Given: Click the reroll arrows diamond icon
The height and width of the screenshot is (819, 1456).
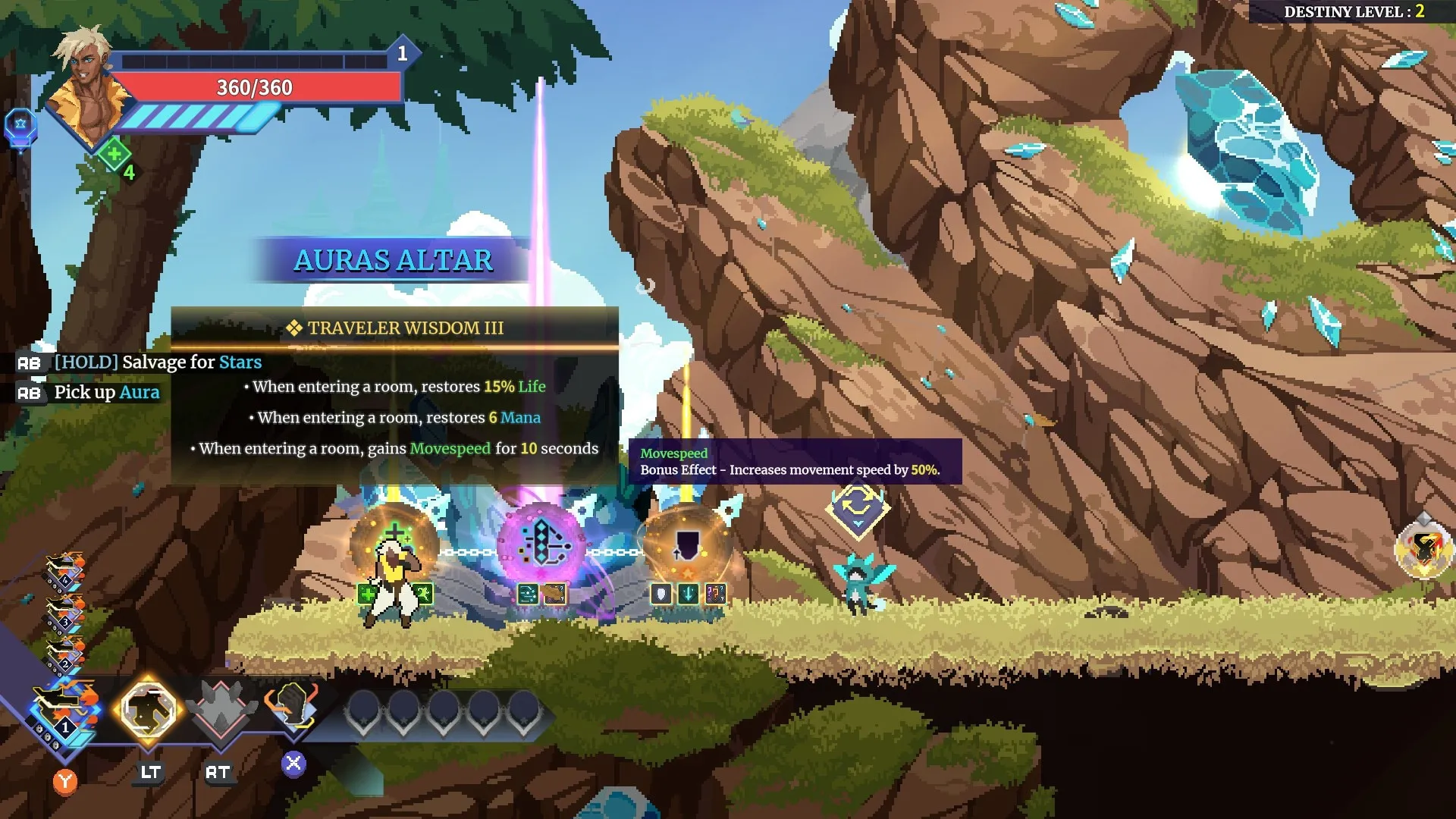Looking at the screenshot, I should 858,508.
